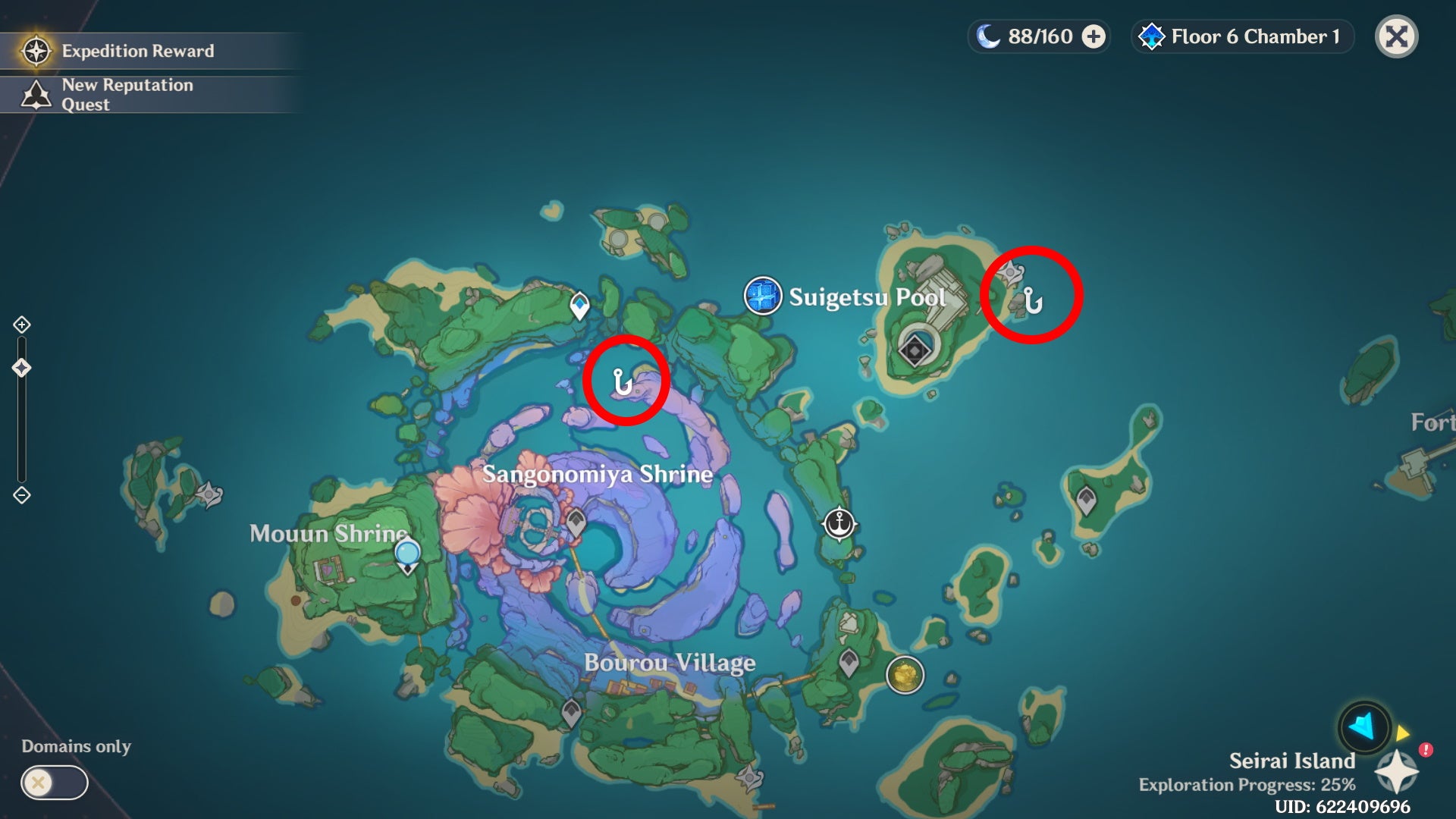The width and height of the screenshot is (1456, 819).
Task: Select the fishing hook marker east of Suigetsu Pool
Action: coord(1034,302)
